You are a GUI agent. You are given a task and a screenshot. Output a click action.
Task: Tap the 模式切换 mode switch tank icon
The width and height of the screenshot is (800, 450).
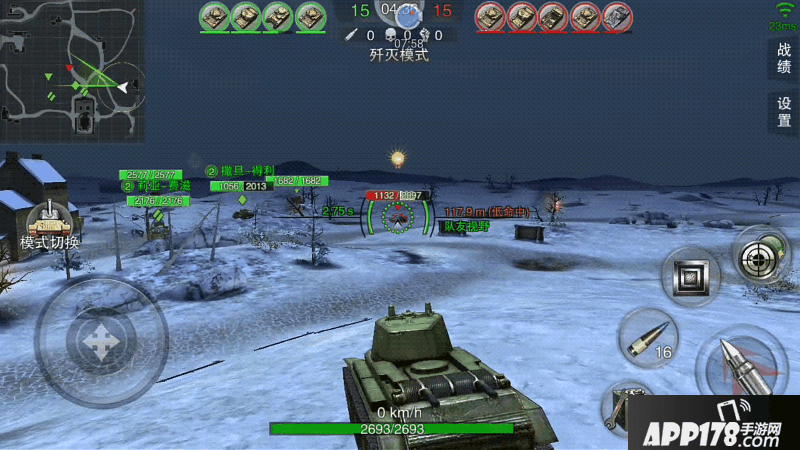[50, 222]
